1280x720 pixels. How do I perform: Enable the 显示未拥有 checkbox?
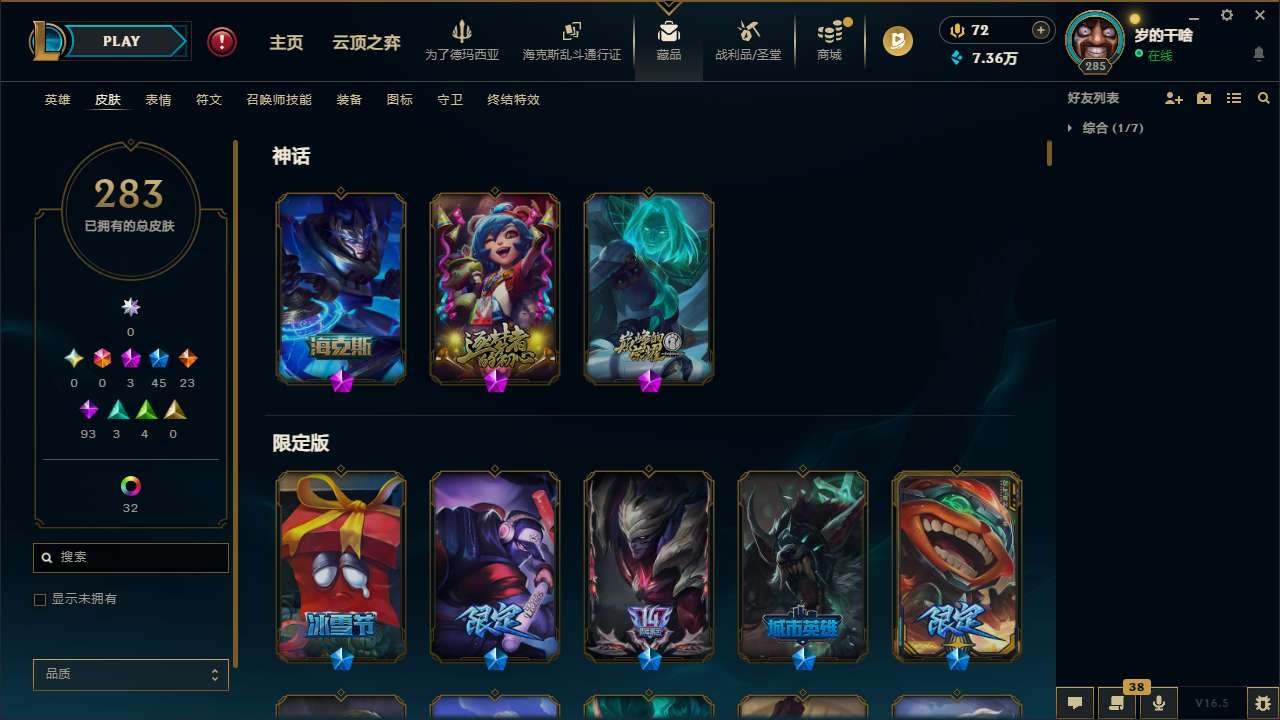[40, 599]
